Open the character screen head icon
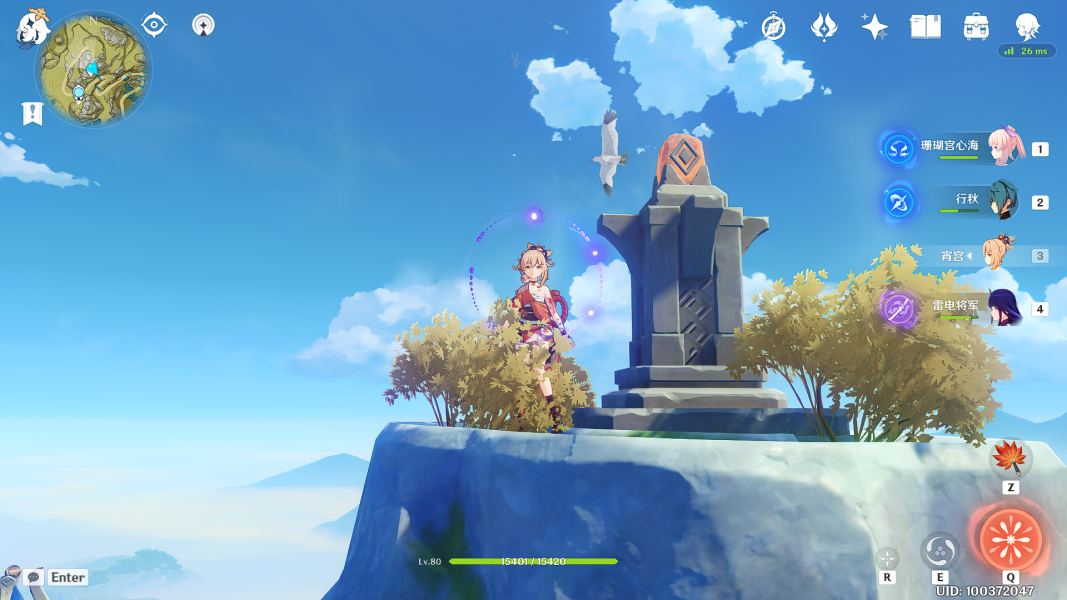 [1027, 26]
